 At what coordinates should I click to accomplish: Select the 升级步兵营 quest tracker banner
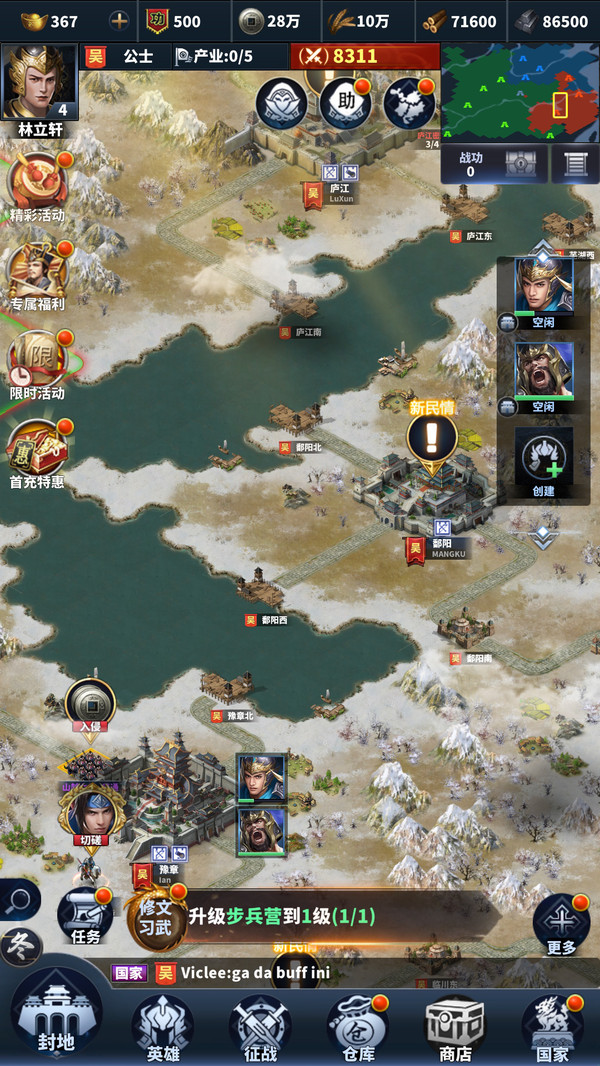(x=330, y=917)
